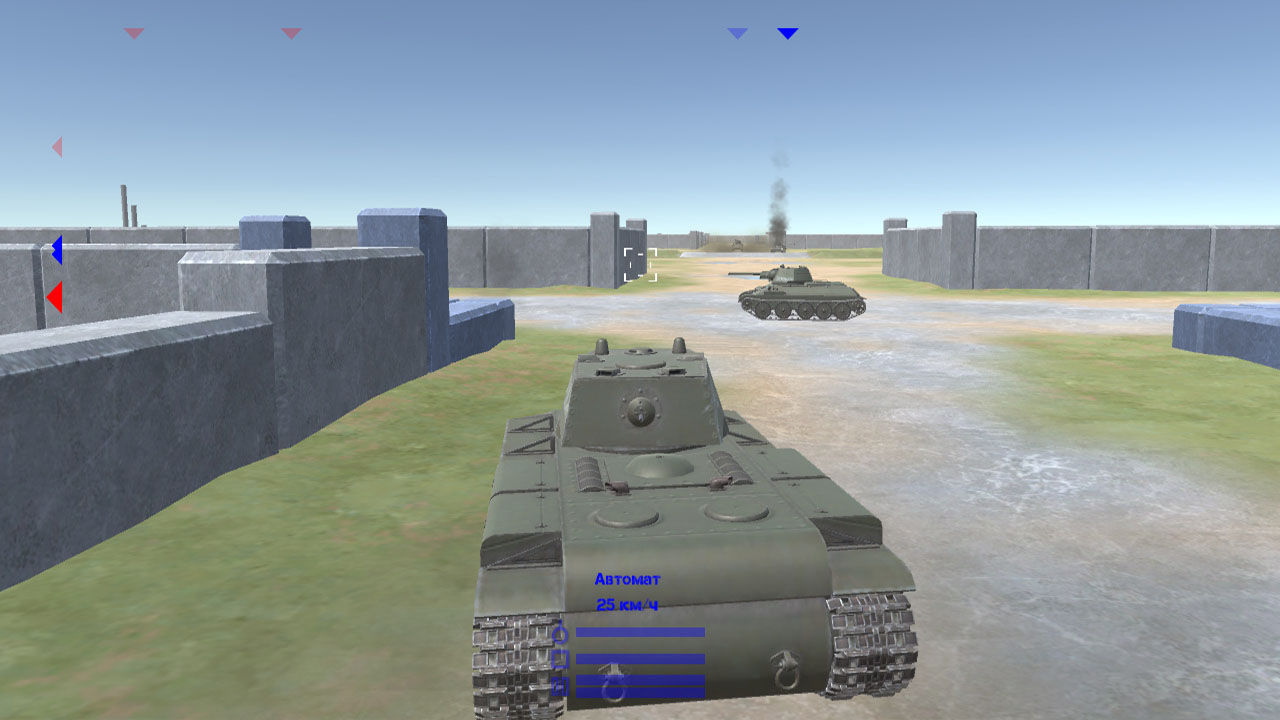1280x720 pixels.
Task: Select the blue arrow marker on the wall
Action: click(57, 249)
